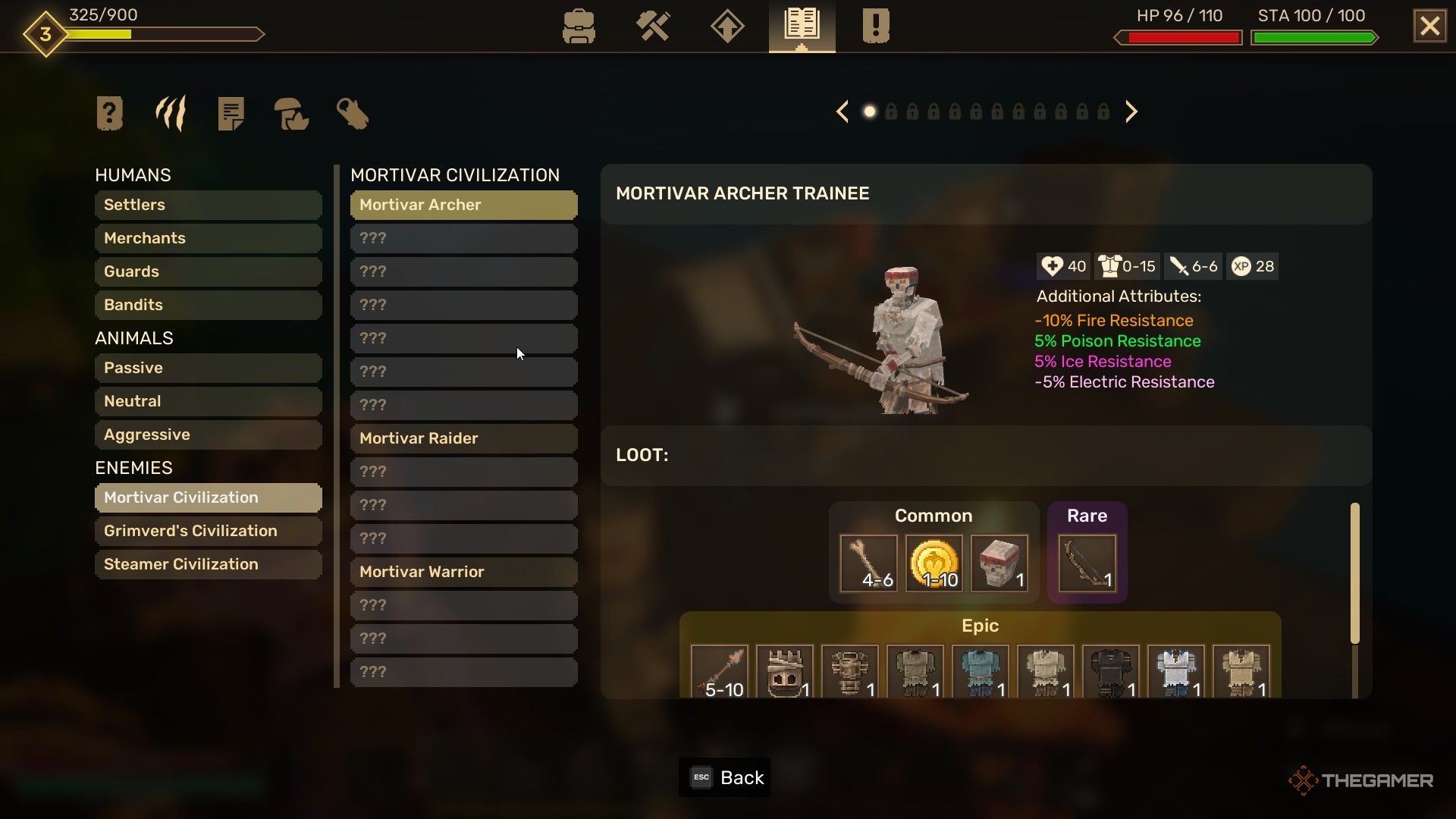Click the gold coin loot slot
Screen dimensions: 1456x819
(x=934, y=563)
